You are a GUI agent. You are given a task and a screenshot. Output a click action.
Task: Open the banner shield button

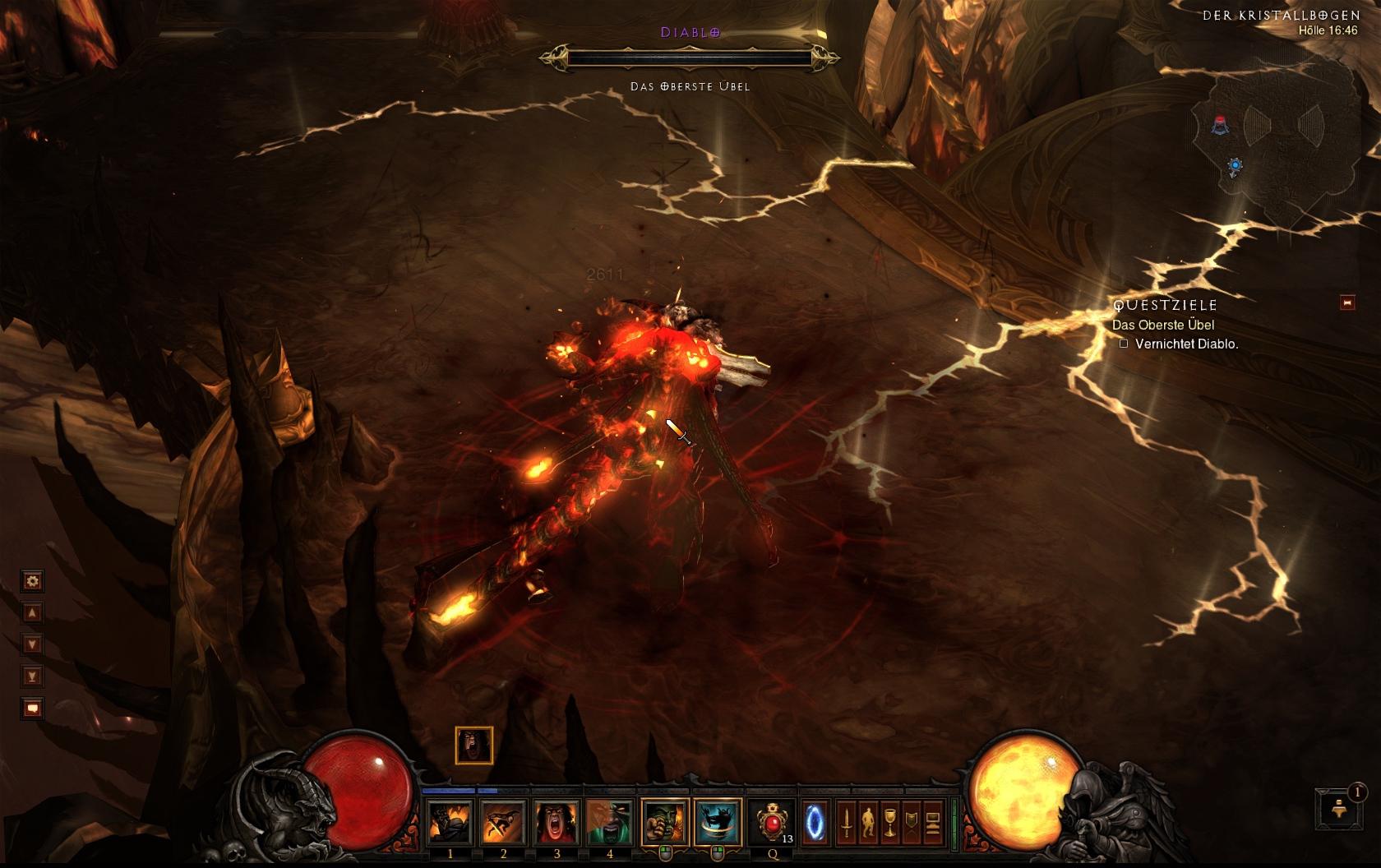pyautogui.click(x=911, y=821)
